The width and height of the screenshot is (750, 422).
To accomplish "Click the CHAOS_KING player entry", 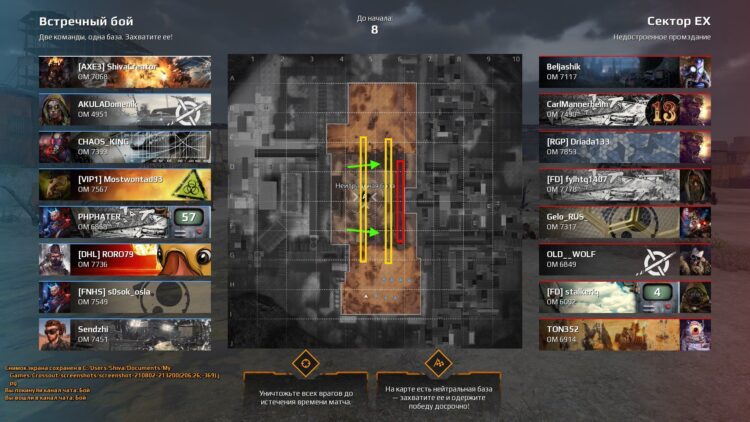I will (x=125, y=147).
